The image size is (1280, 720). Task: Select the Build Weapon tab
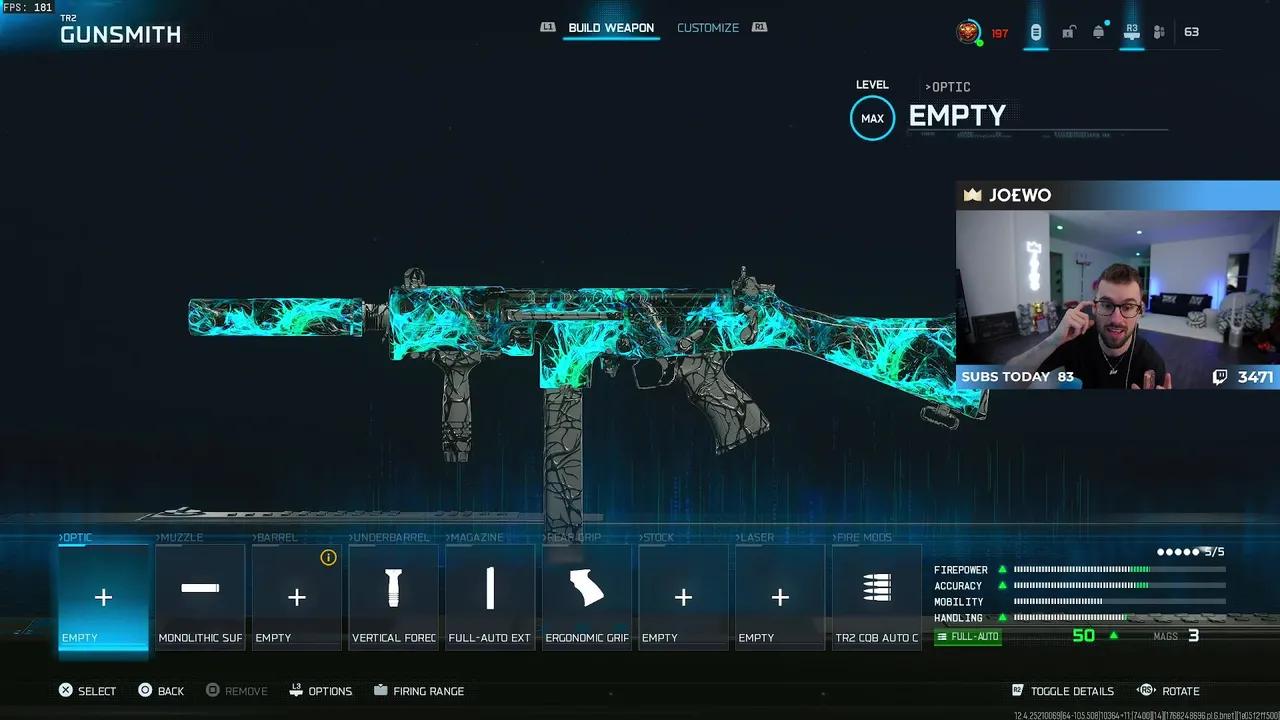[x=611, y=27]
